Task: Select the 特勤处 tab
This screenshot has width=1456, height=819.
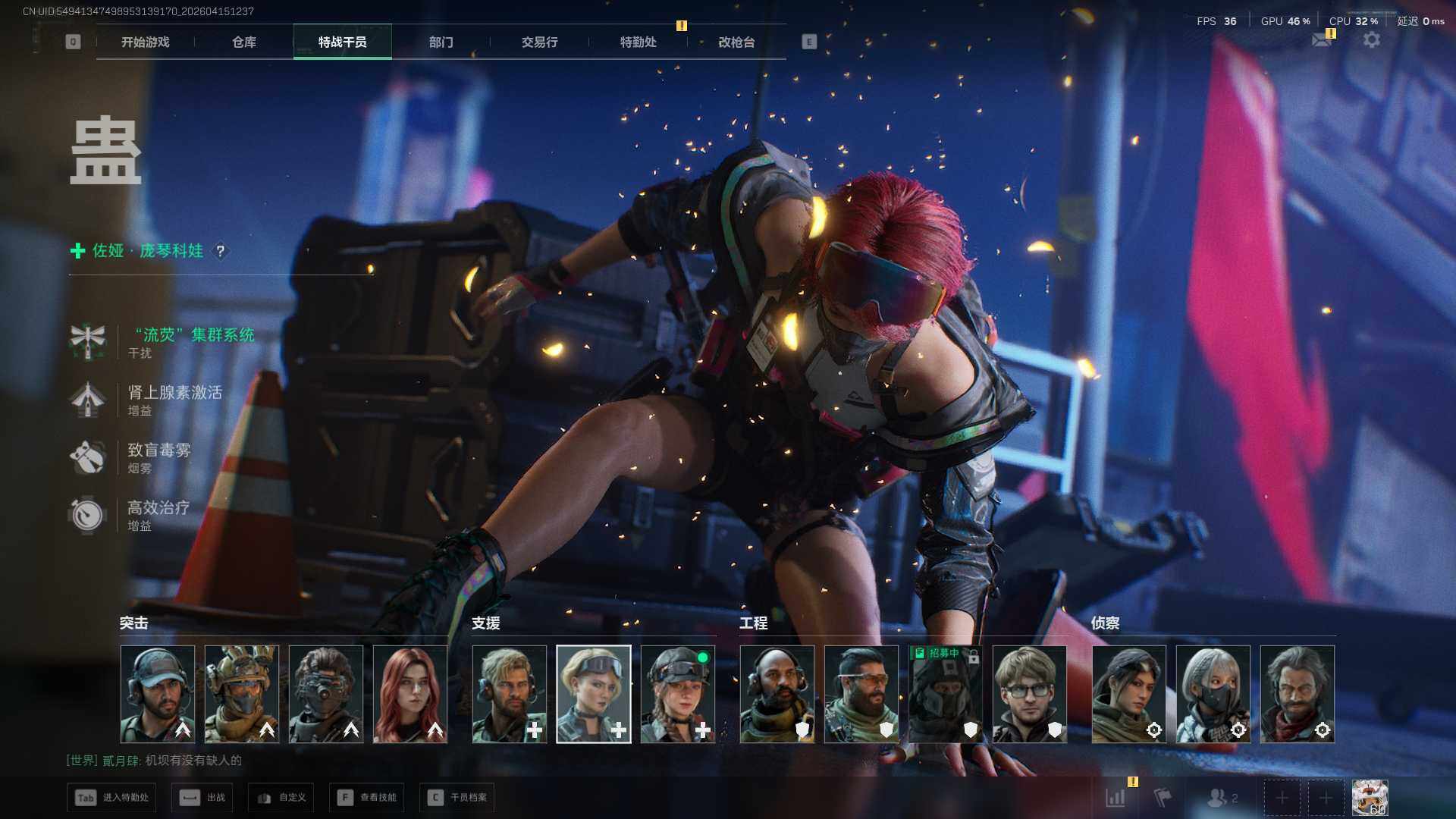Action: (638, 42)
